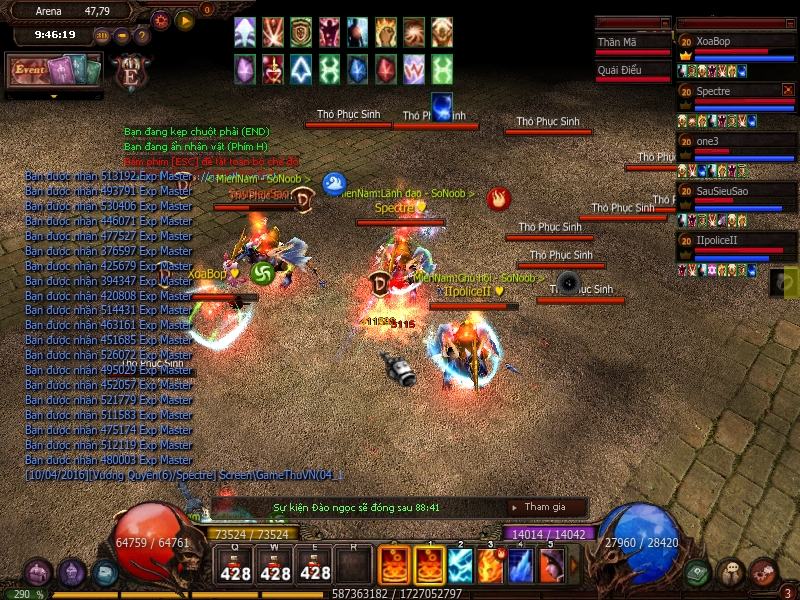Screen dimensions: 800x600
Task: Activate the fire skill in slot 3
Action: [x=491, y=566]
